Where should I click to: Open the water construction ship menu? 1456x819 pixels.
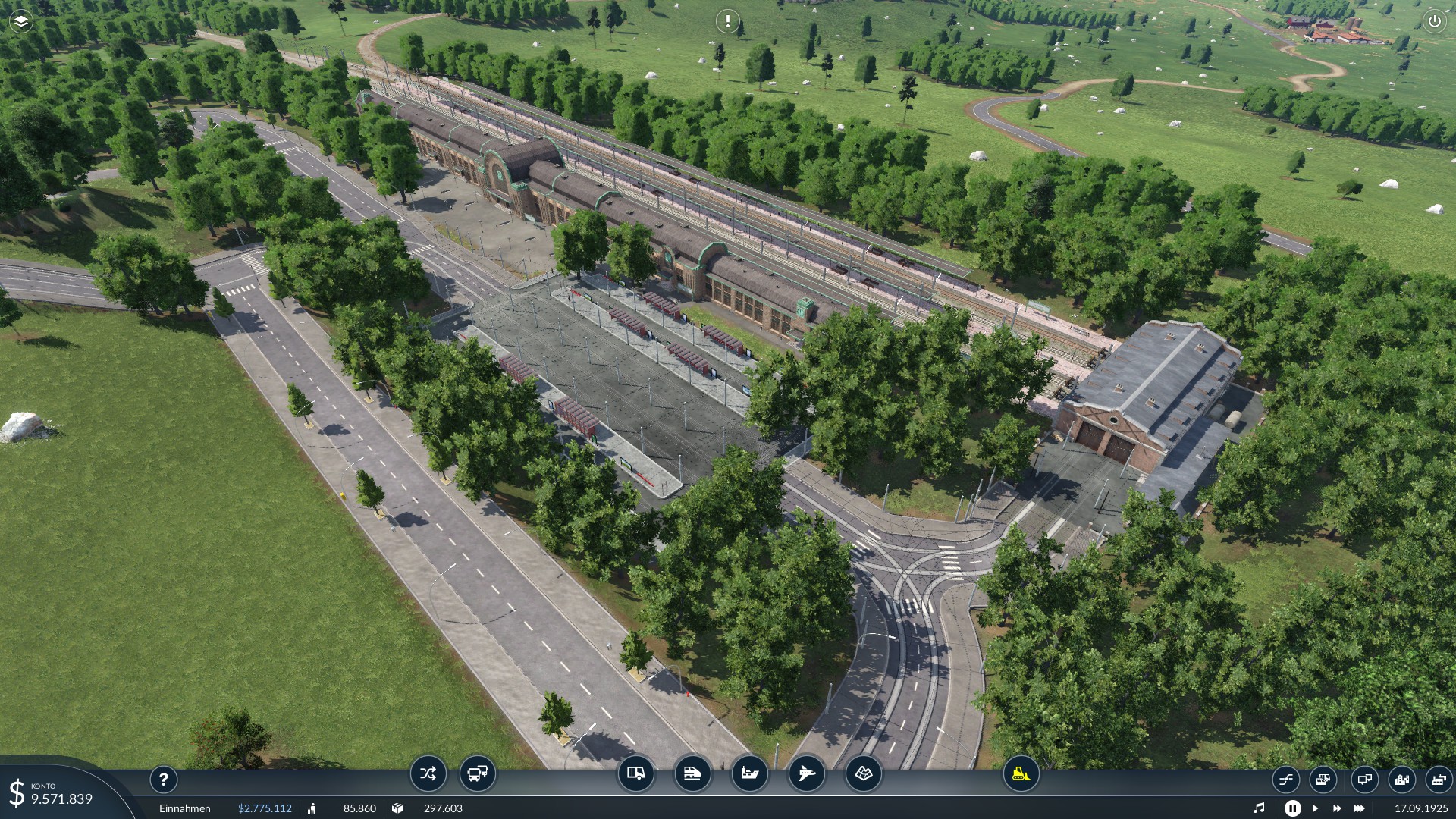749,774
